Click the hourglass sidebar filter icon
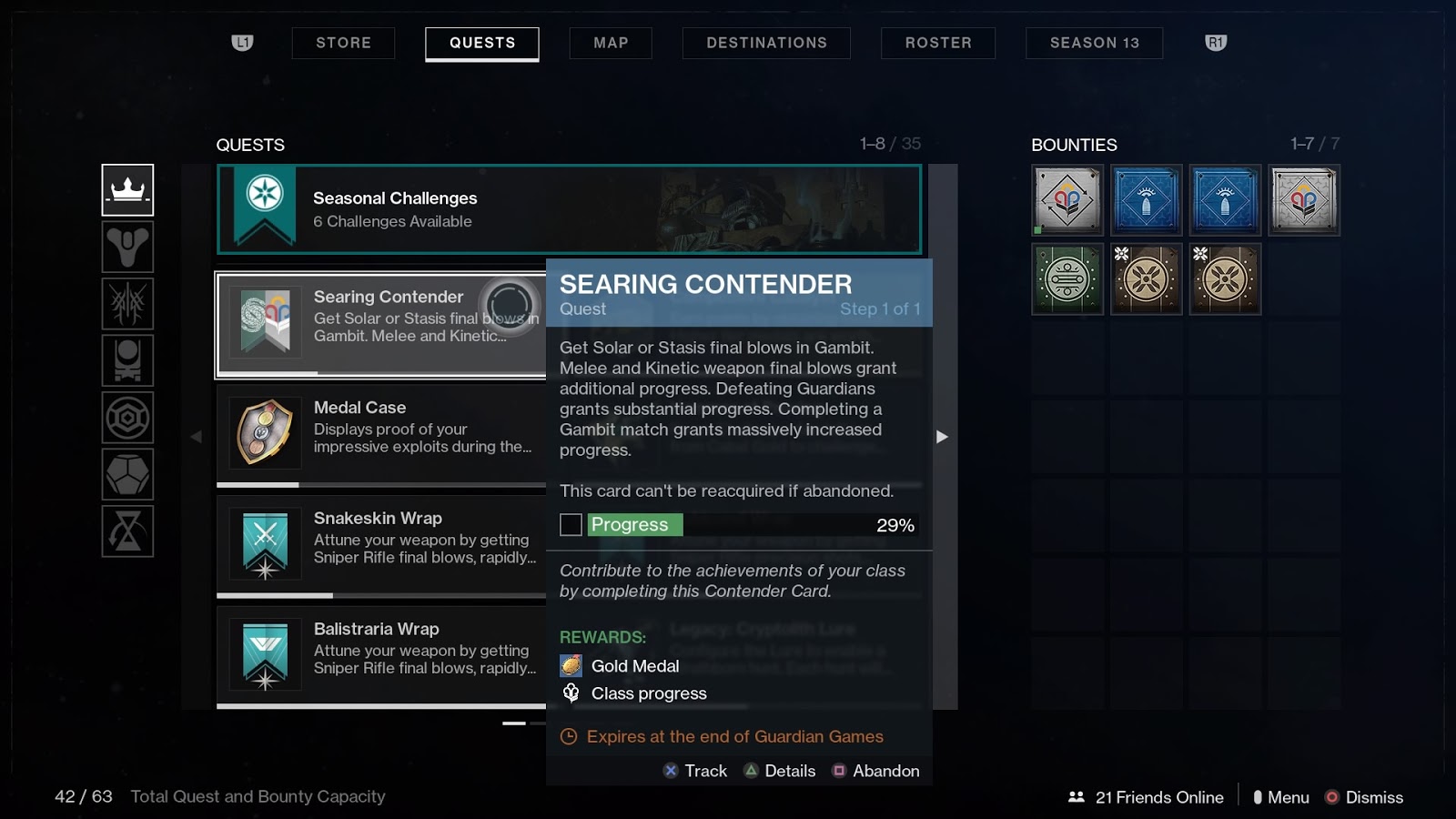This screenshot has width=1456, height=819. coord(127,531)
